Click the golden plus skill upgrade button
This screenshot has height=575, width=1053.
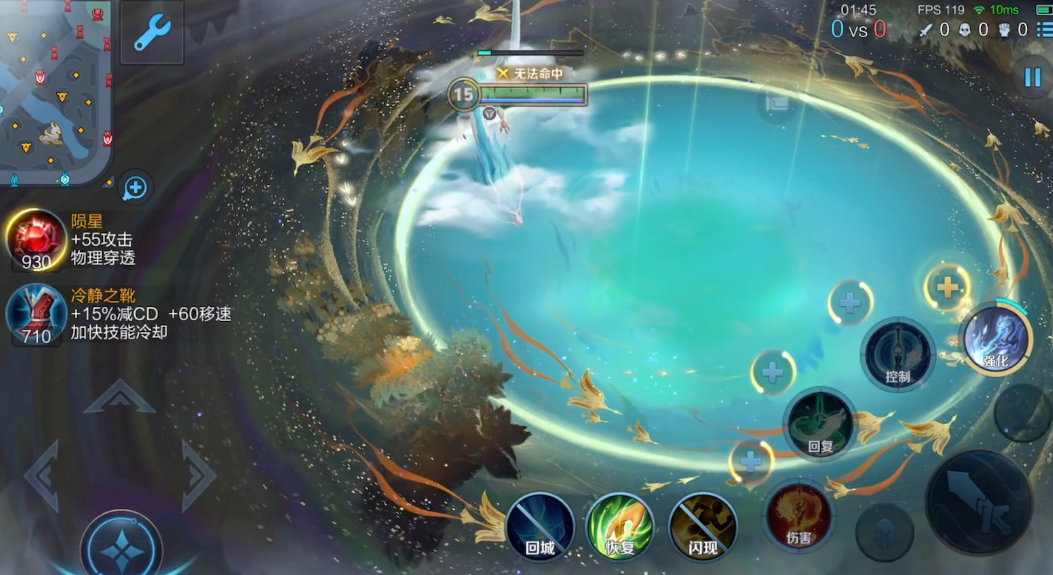(x=946, y=288)
